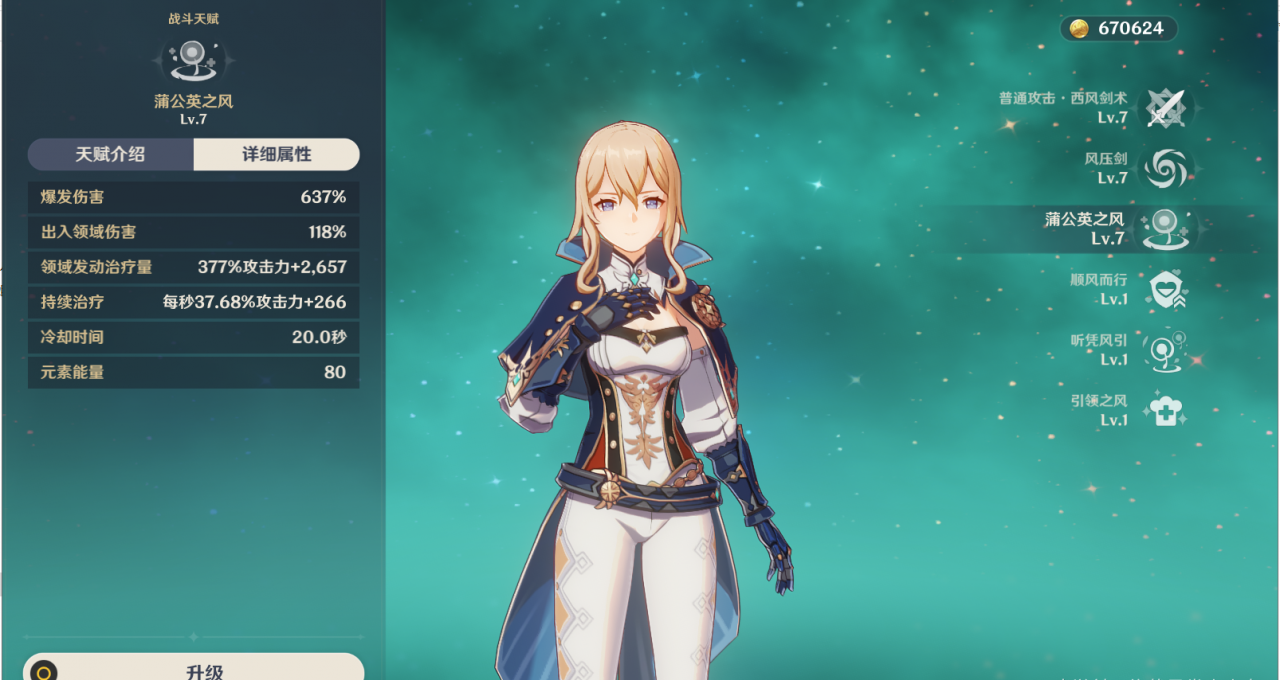
Task: Open the 普通攻击·西风剑术 talent
Action: (1164, 108)
